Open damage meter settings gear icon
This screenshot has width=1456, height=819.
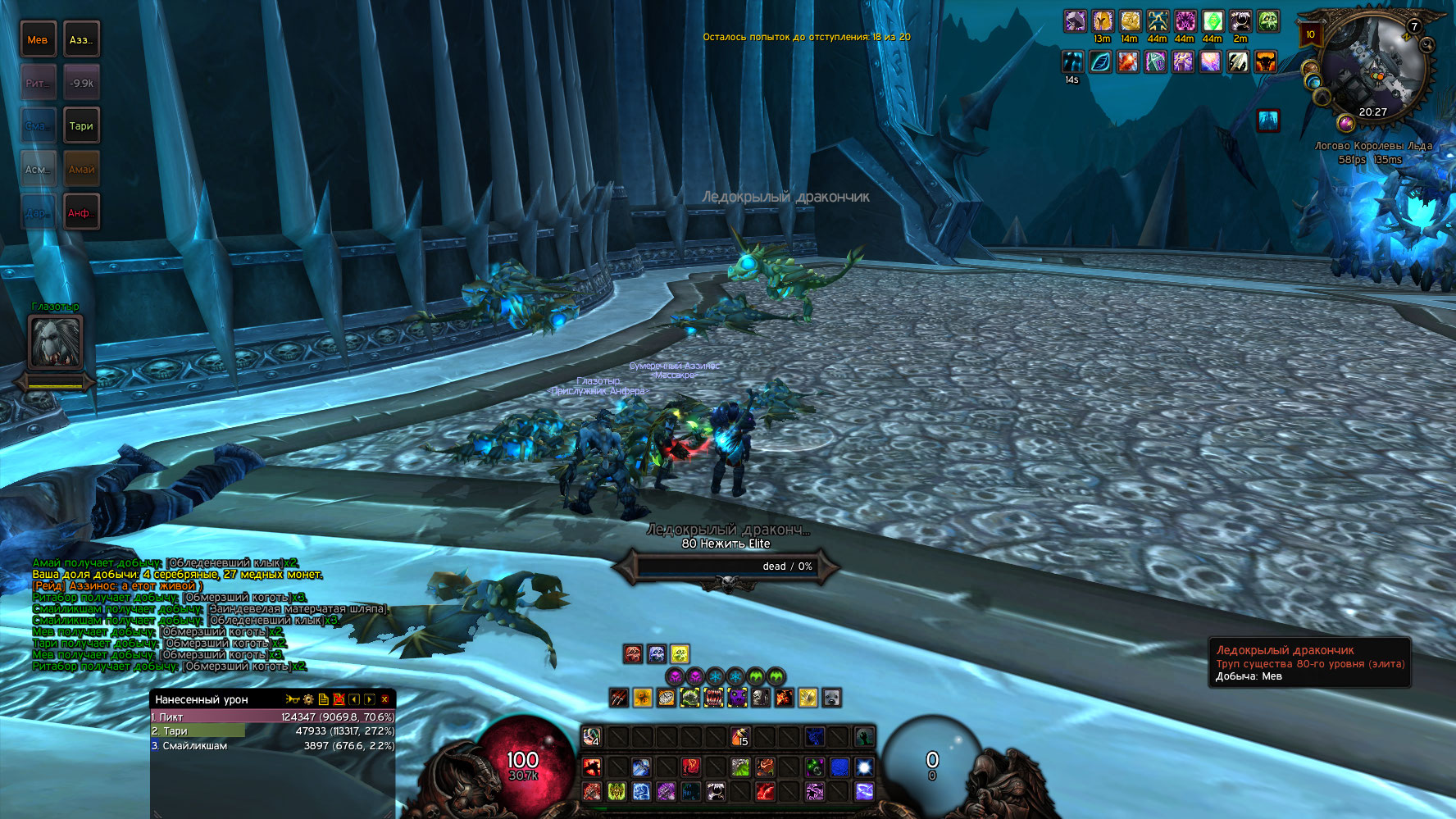pyautogui.click(x=308, y=699)
